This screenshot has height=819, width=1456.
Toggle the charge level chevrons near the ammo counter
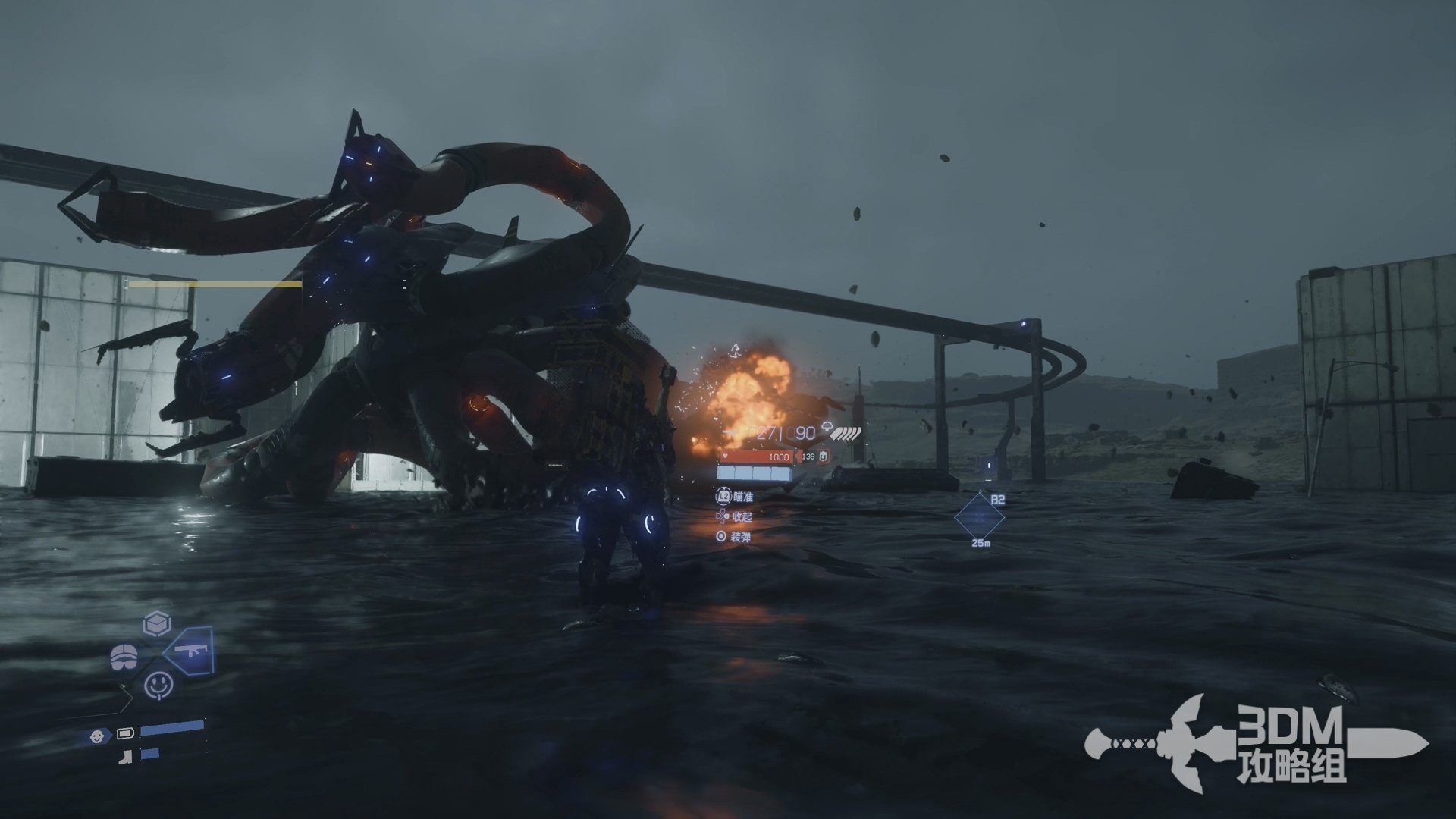click(845, 433)
